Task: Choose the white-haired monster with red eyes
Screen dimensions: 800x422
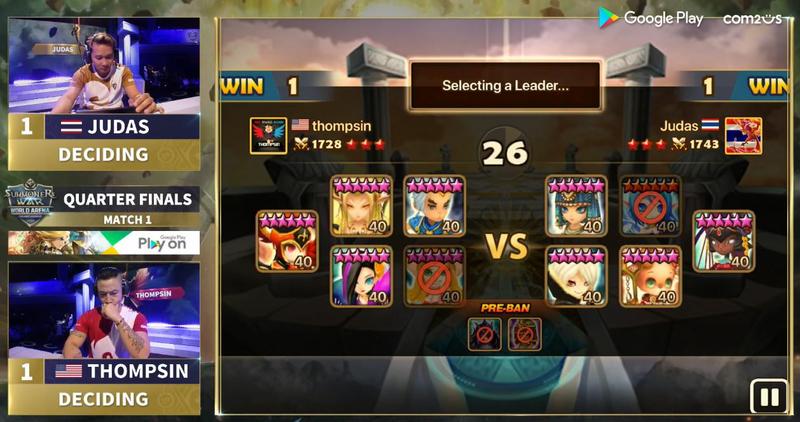Action: 577,275
